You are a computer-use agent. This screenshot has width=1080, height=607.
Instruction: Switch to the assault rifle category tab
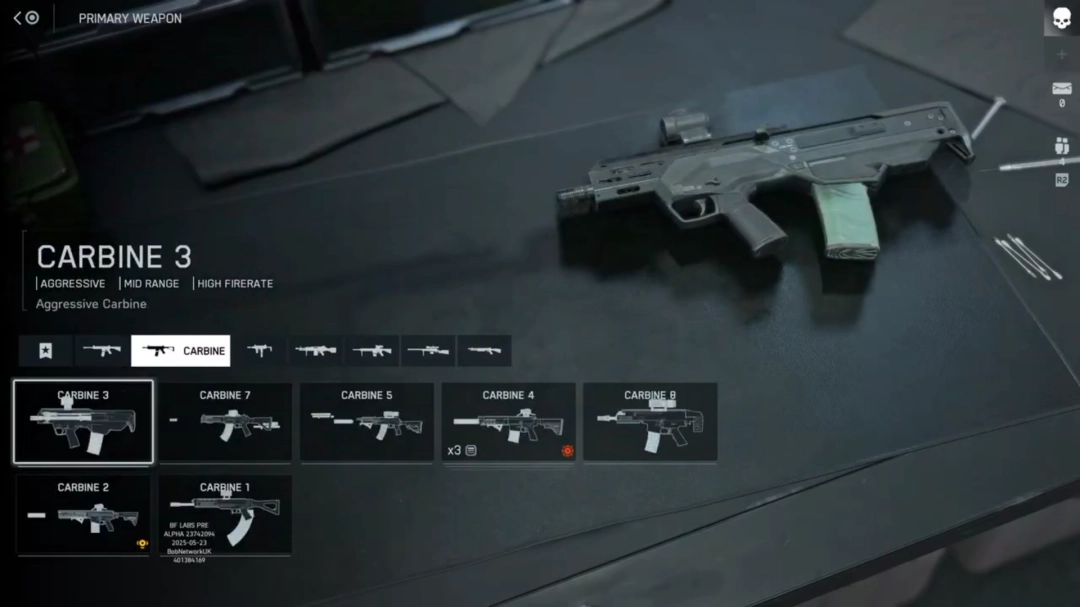coord(102,351)
